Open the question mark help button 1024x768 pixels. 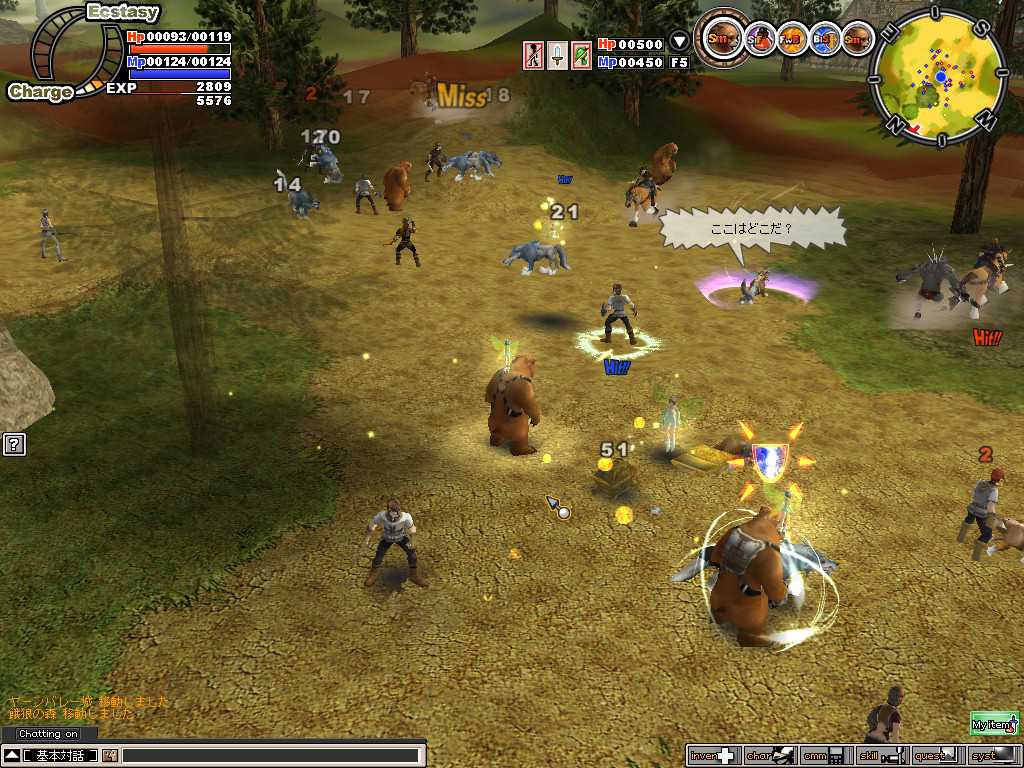[14, 444]
